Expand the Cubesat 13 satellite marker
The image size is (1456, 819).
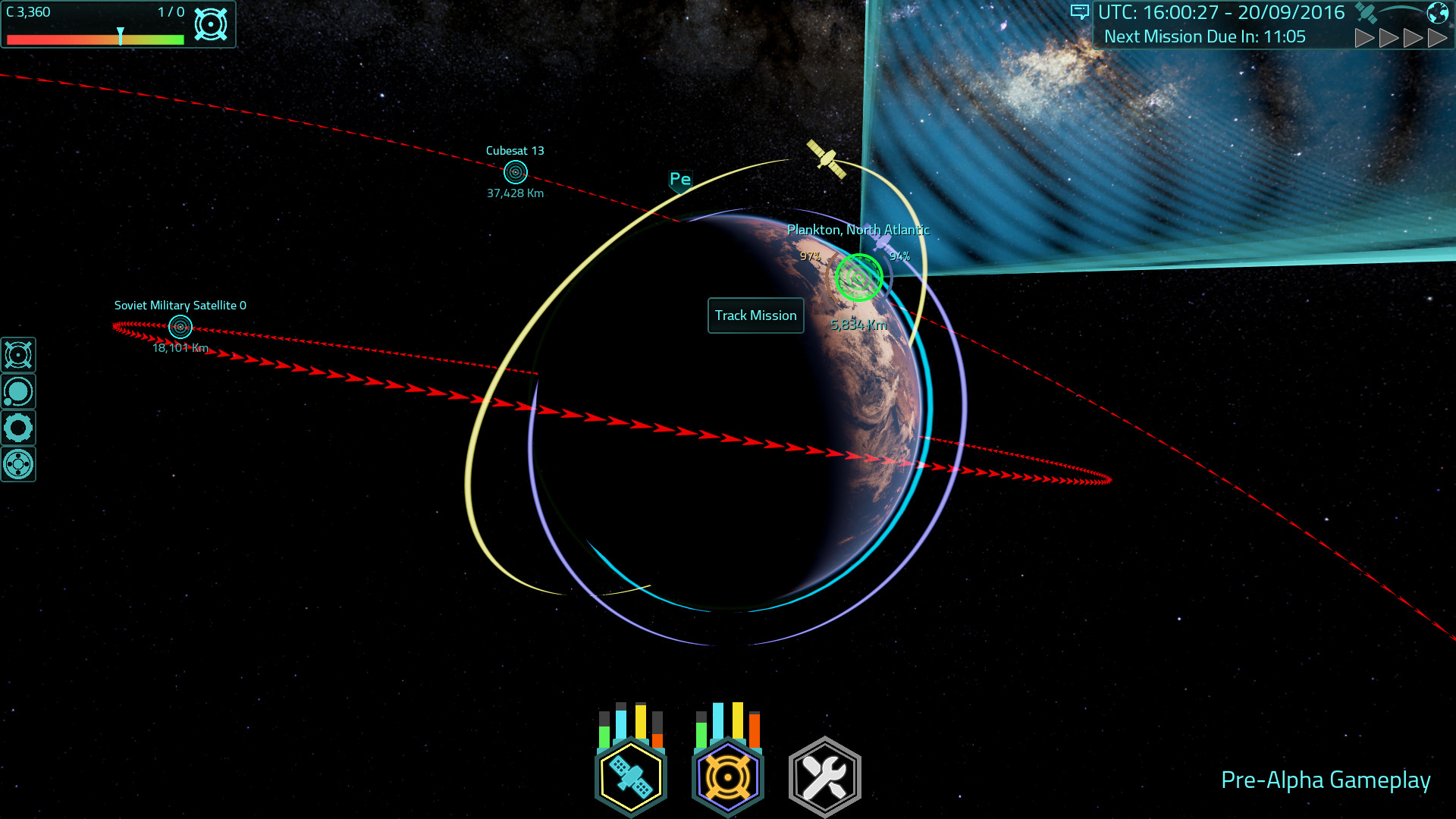click(515, 174)
